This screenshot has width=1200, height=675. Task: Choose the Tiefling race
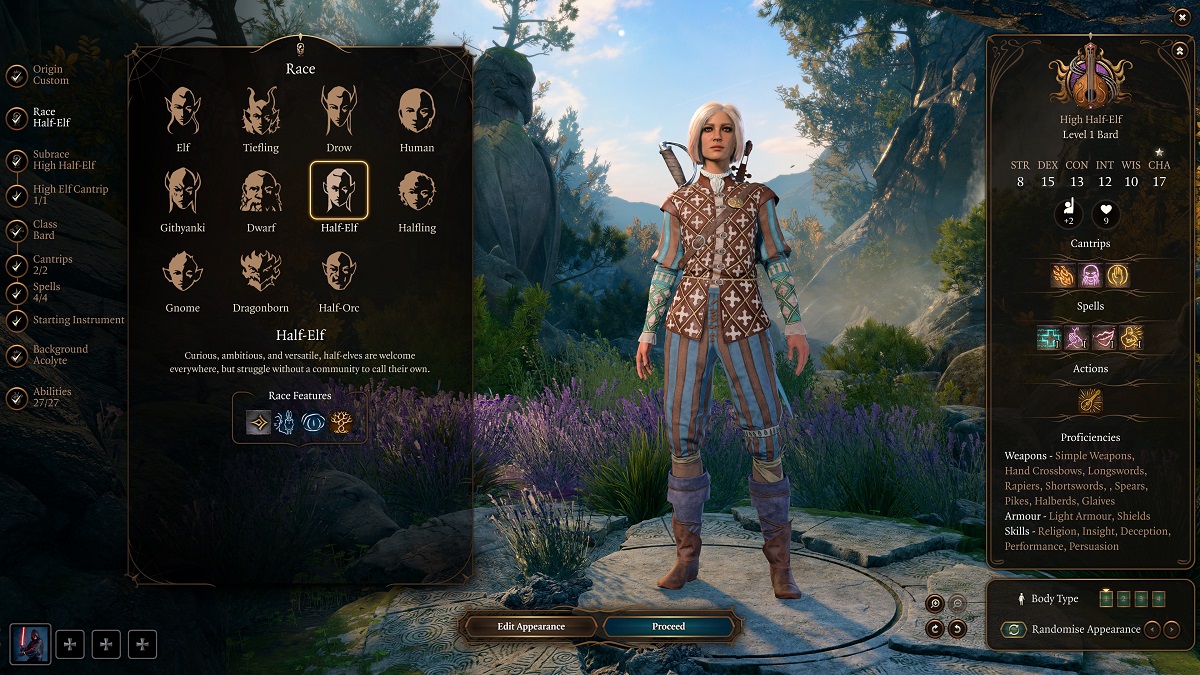(261, 111)
